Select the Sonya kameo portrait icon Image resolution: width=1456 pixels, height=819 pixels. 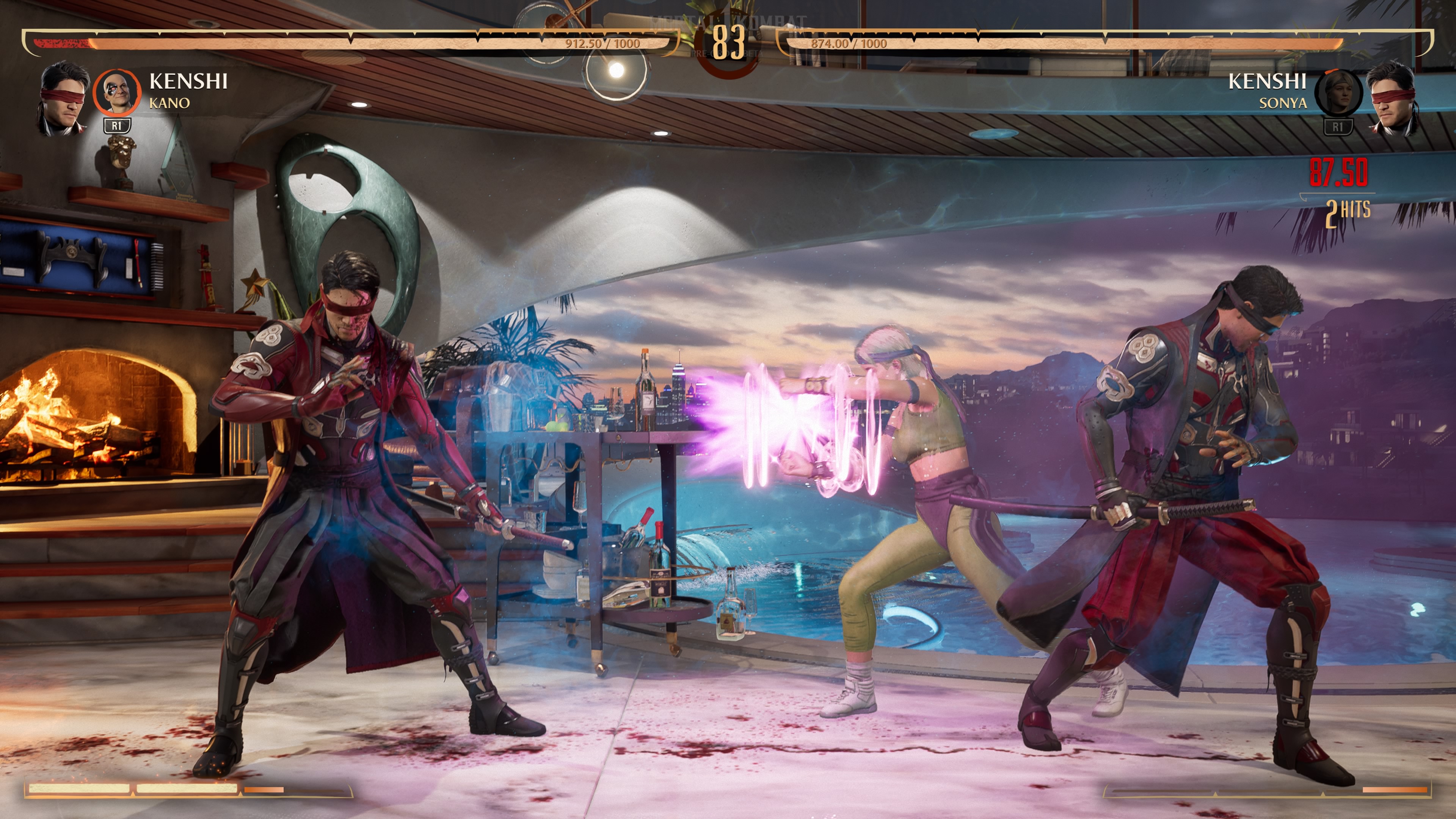tap(1338, 93)
